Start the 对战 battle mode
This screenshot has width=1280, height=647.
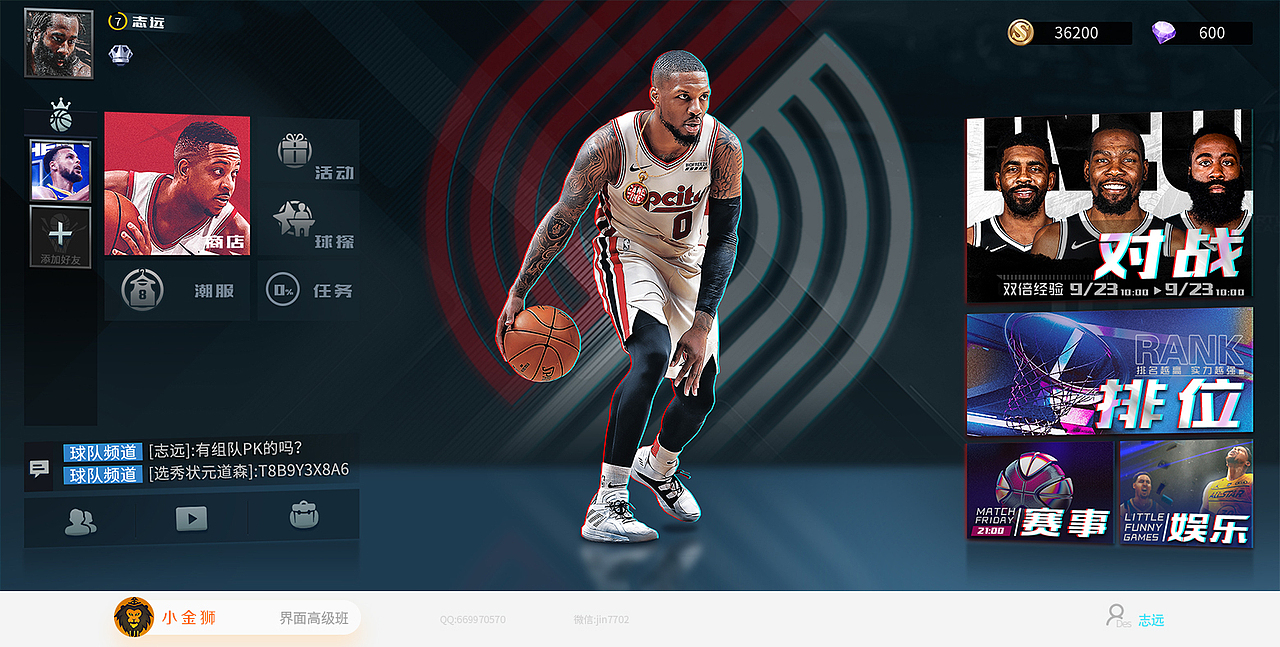click(1108, 205)
